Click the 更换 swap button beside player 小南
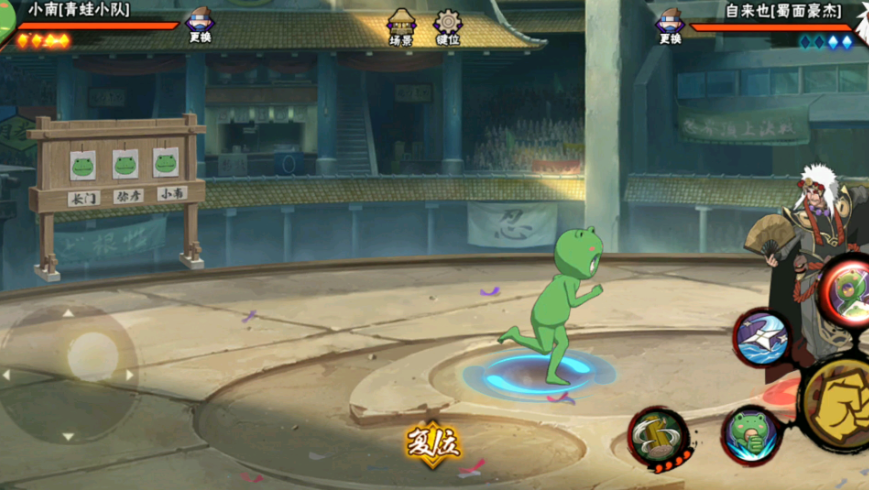Viewport: 869px width, 490px height. [200, 26]
